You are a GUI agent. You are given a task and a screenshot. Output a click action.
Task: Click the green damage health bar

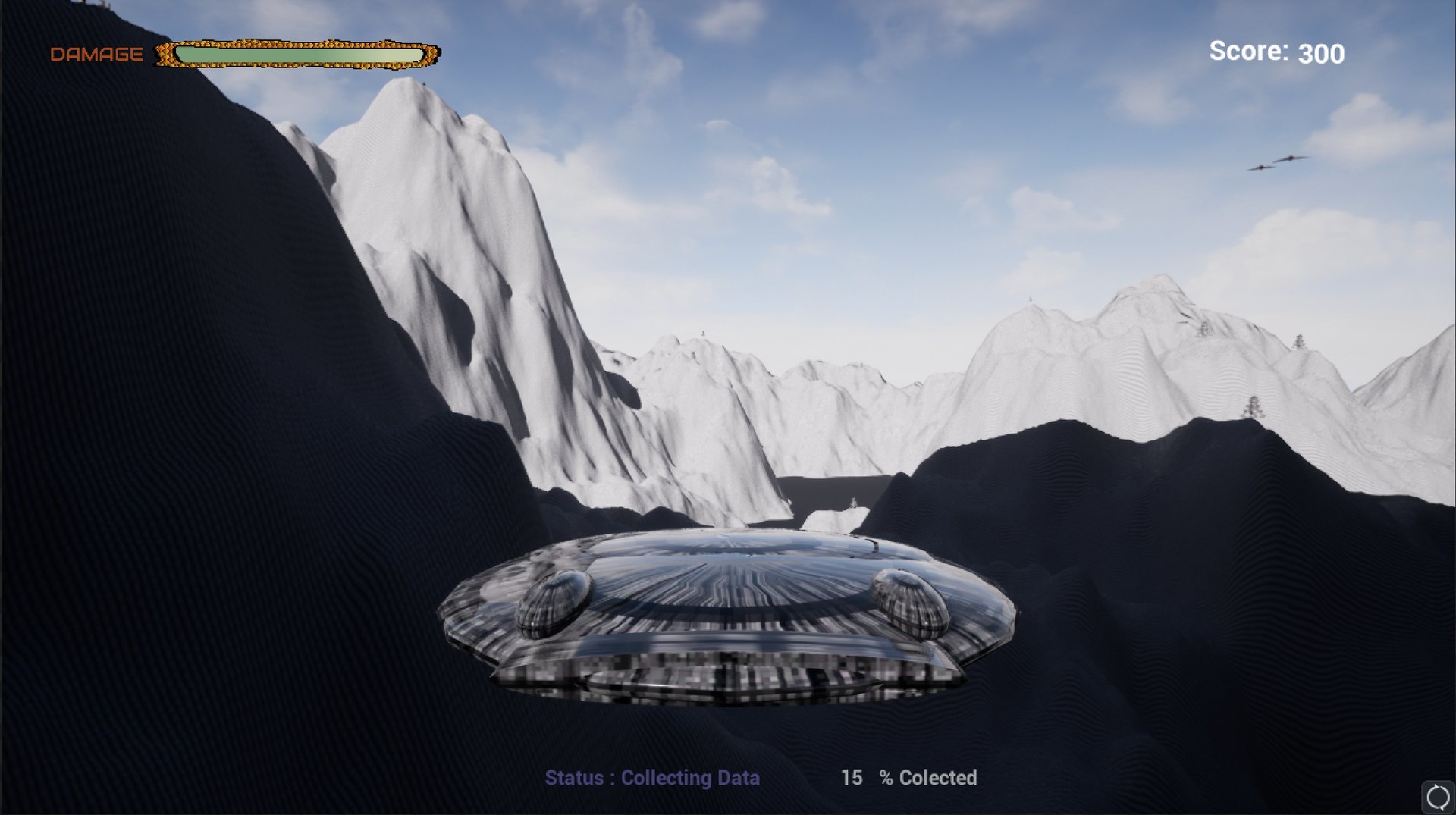click(298, 53)
